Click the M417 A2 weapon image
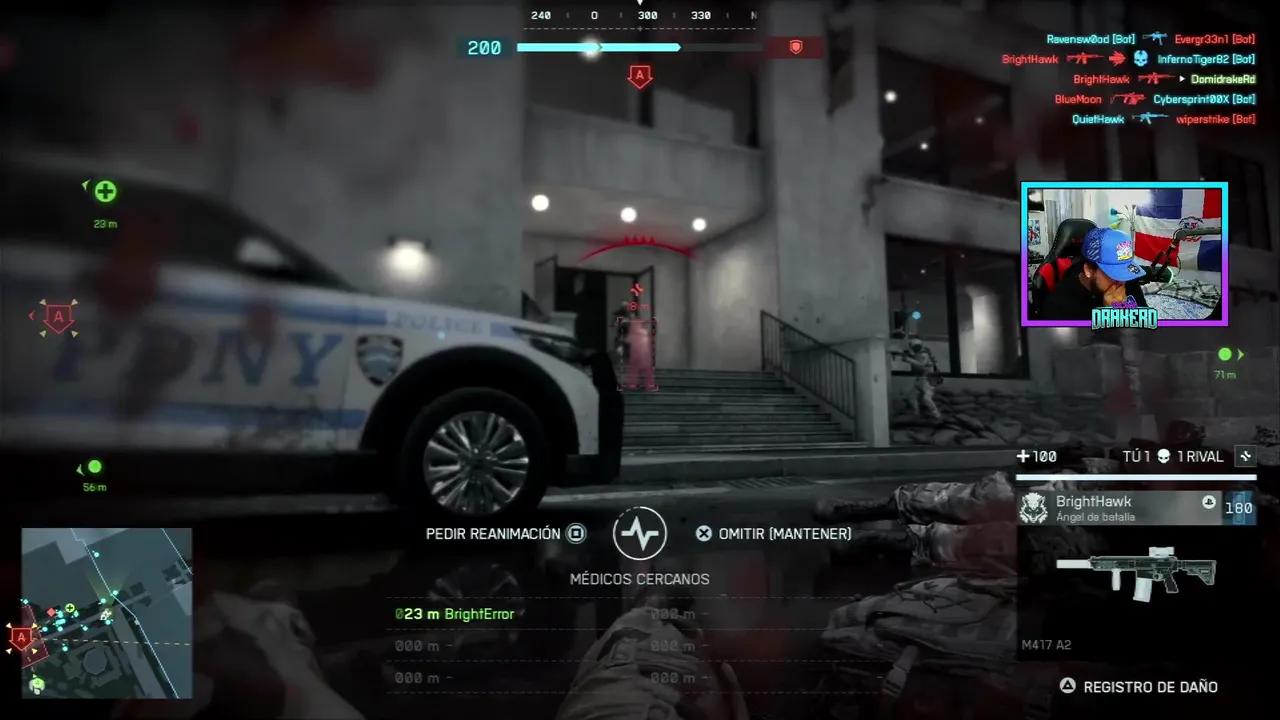1280x720 pixels. pyautogui.click(x=1136, y=574)
